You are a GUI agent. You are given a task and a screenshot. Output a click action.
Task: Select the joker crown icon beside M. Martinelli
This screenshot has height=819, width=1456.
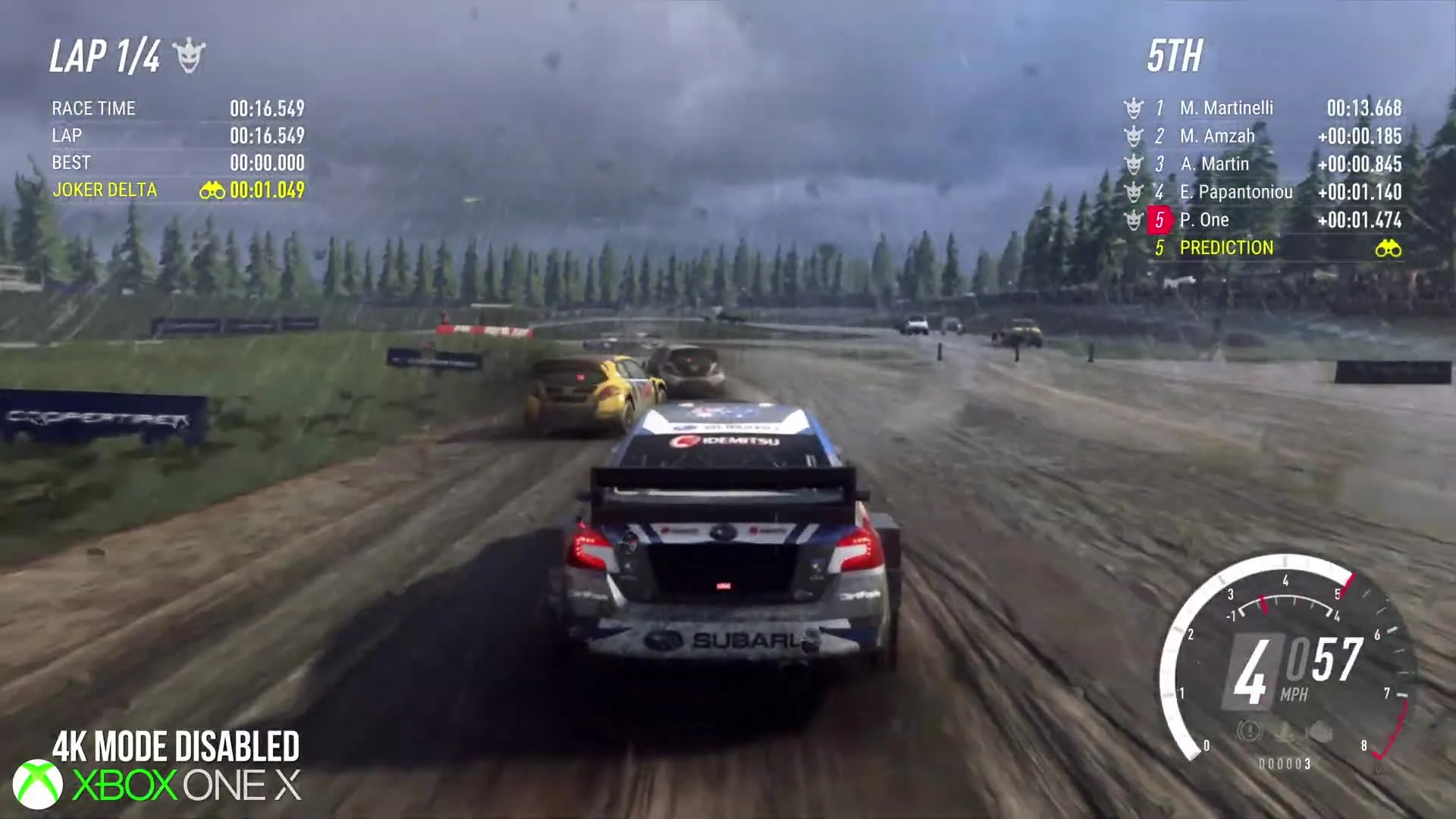1133,108
